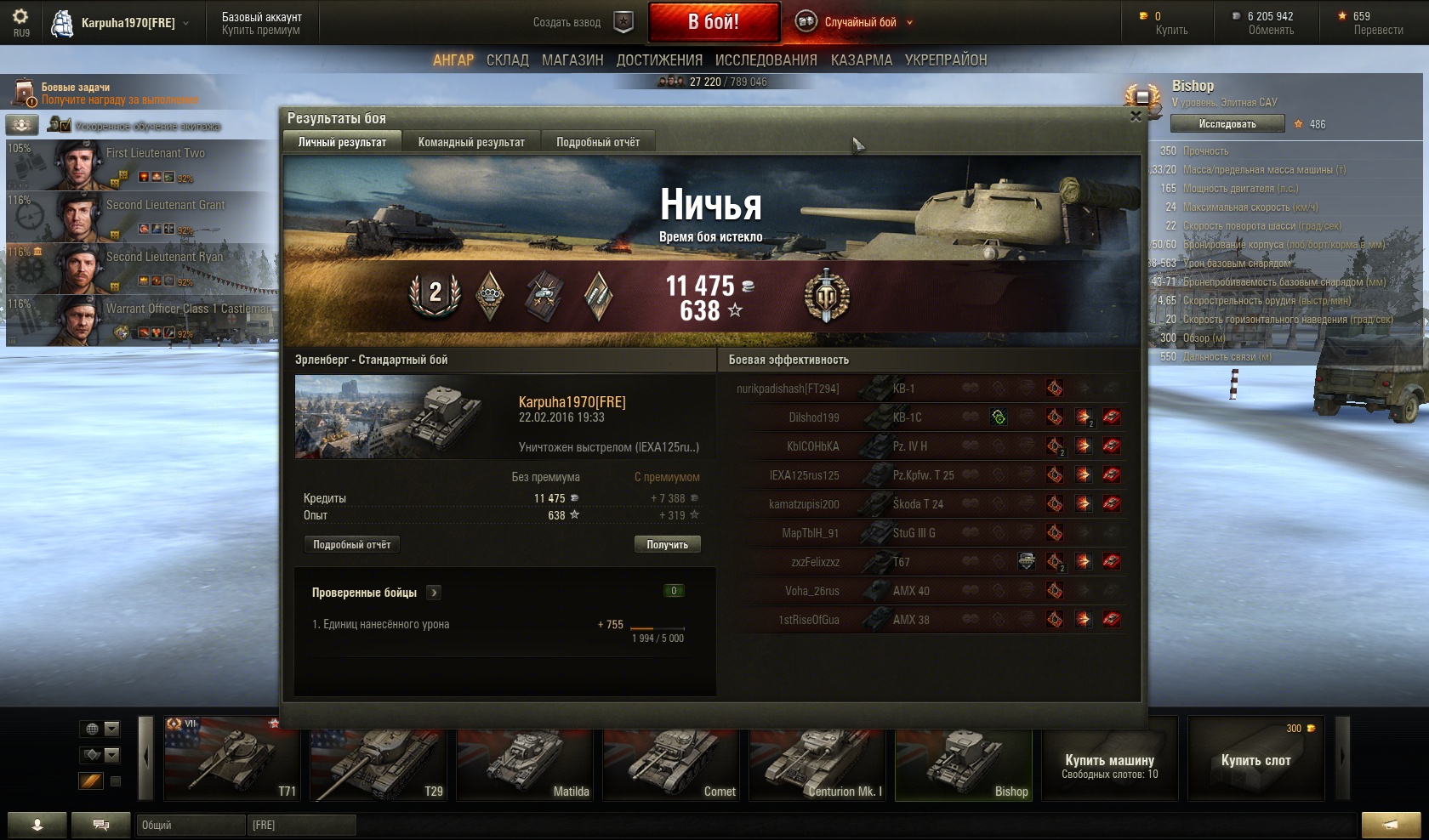Close the battle results window
This screenshot has width=1429, height=840.
(x=1136, y=117)
